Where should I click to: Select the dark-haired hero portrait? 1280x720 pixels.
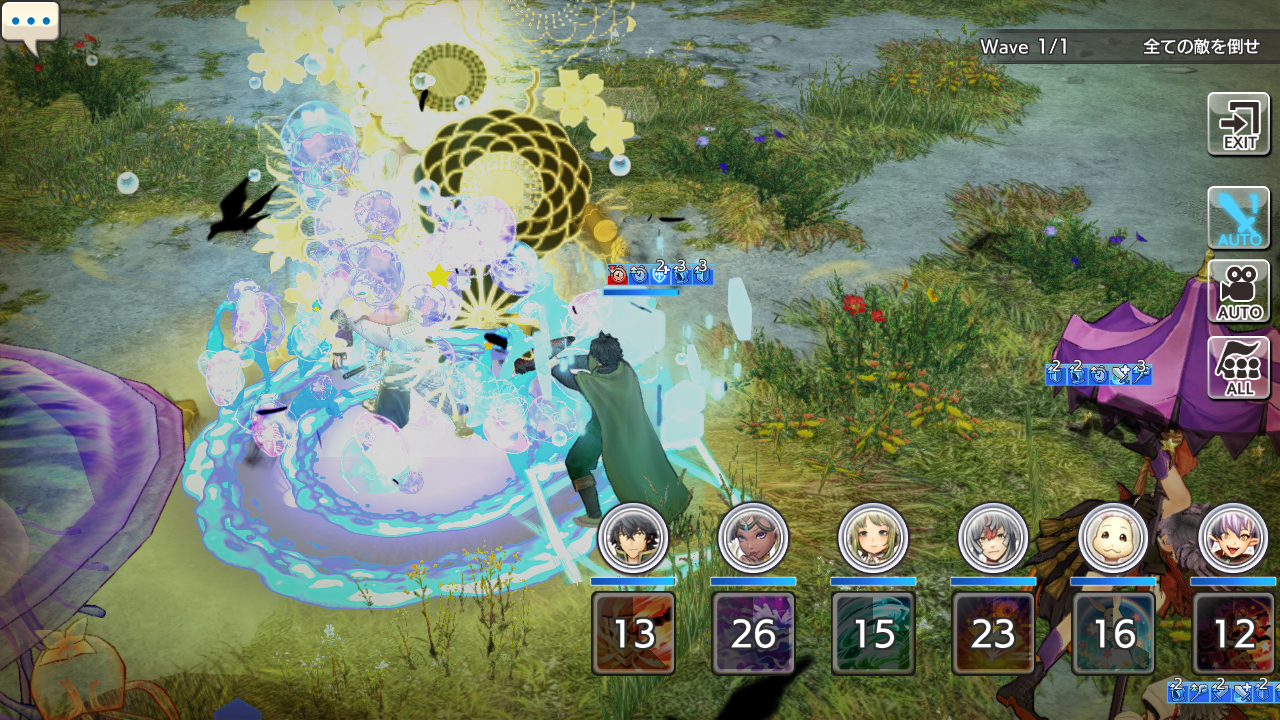pyautogui.click(x=633, y=537)
